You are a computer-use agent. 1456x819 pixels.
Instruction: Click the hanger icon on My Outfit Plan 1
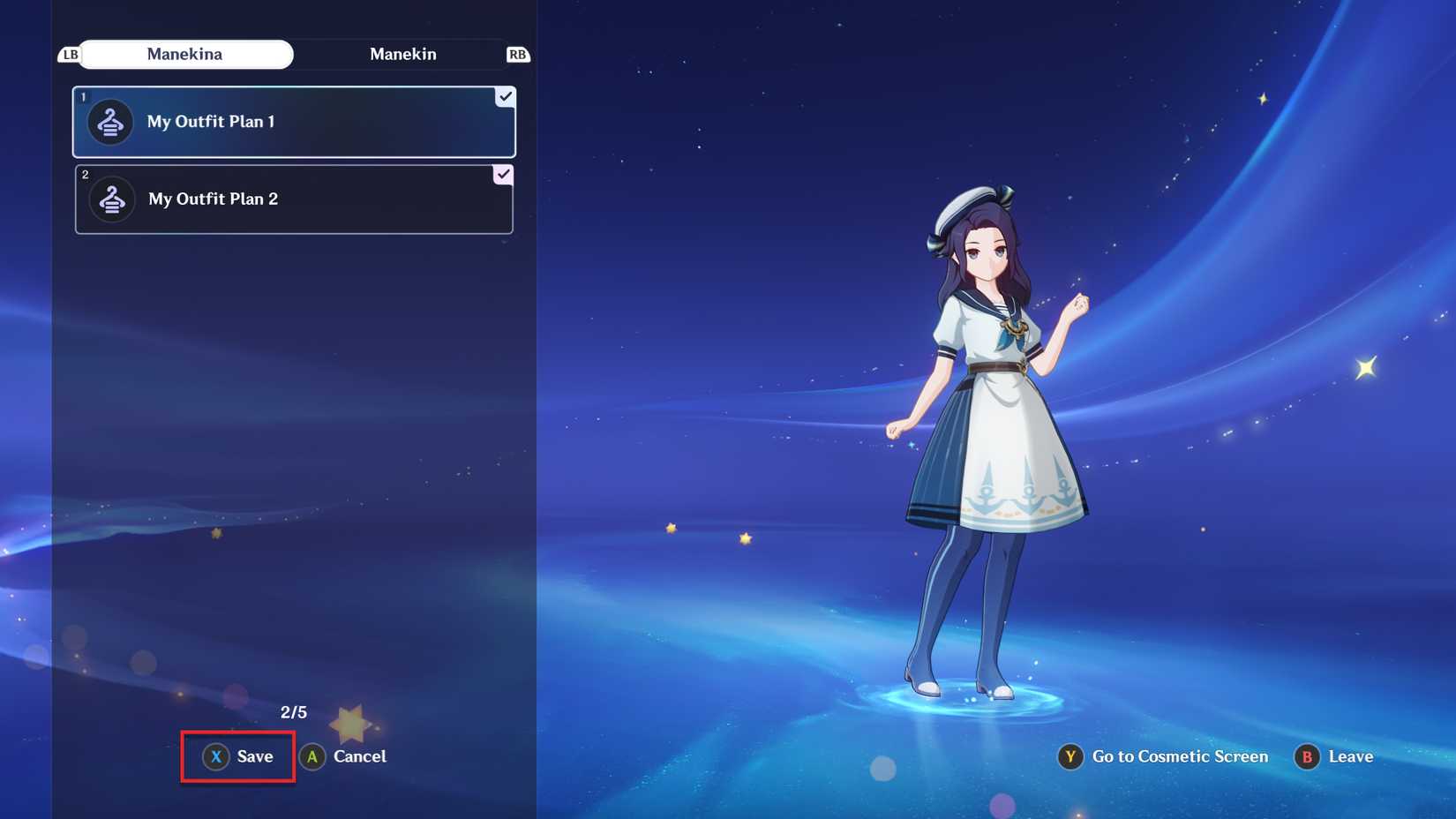tap(109, 122)
